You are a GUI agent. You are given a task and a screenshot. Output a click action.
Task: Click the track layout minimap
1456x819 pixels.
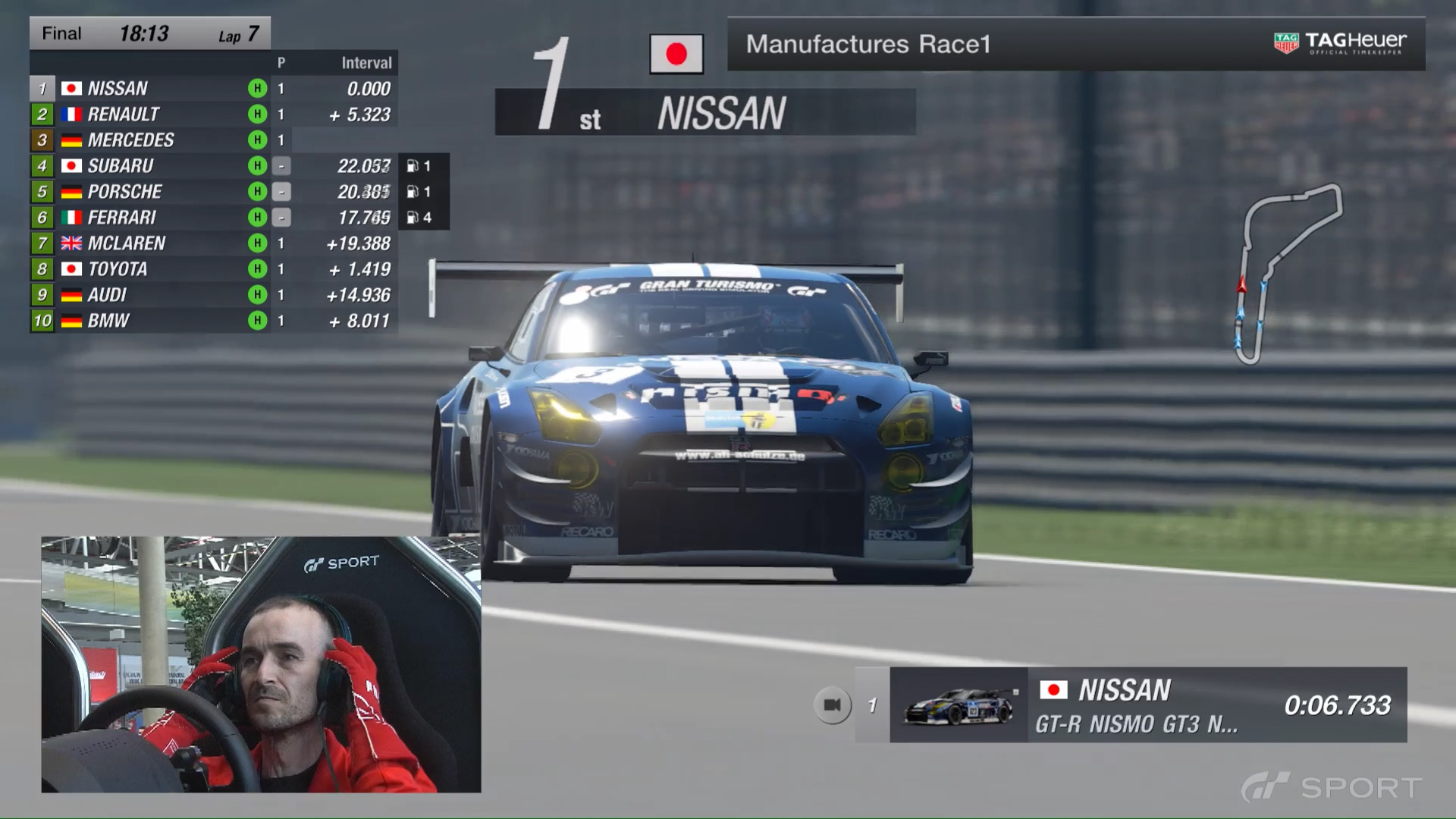[x=1290, y=273]
